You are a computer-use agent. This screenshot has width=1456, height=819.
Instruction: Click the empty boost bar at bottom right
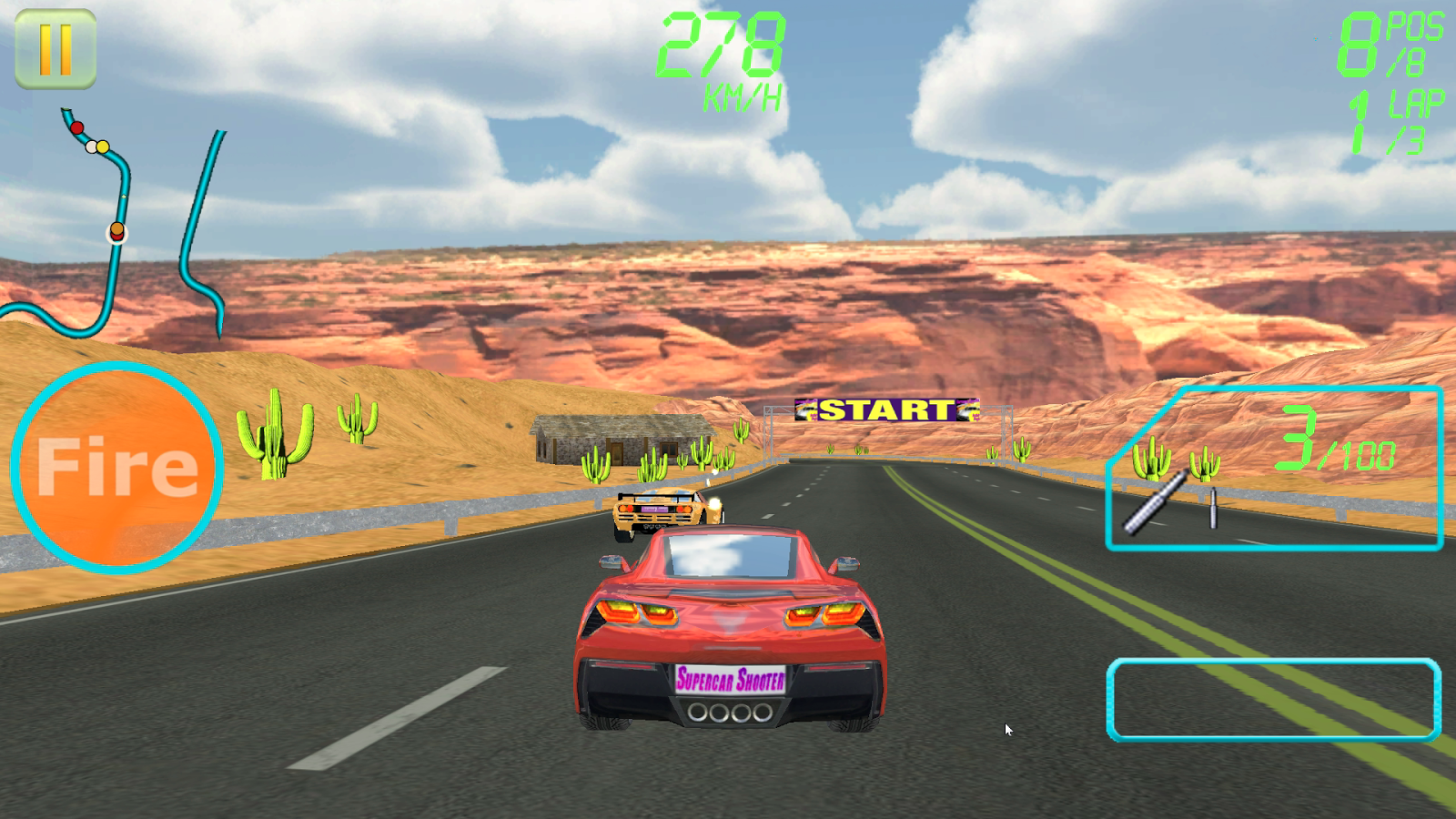pyautogui.click(x=1274, y=696)
